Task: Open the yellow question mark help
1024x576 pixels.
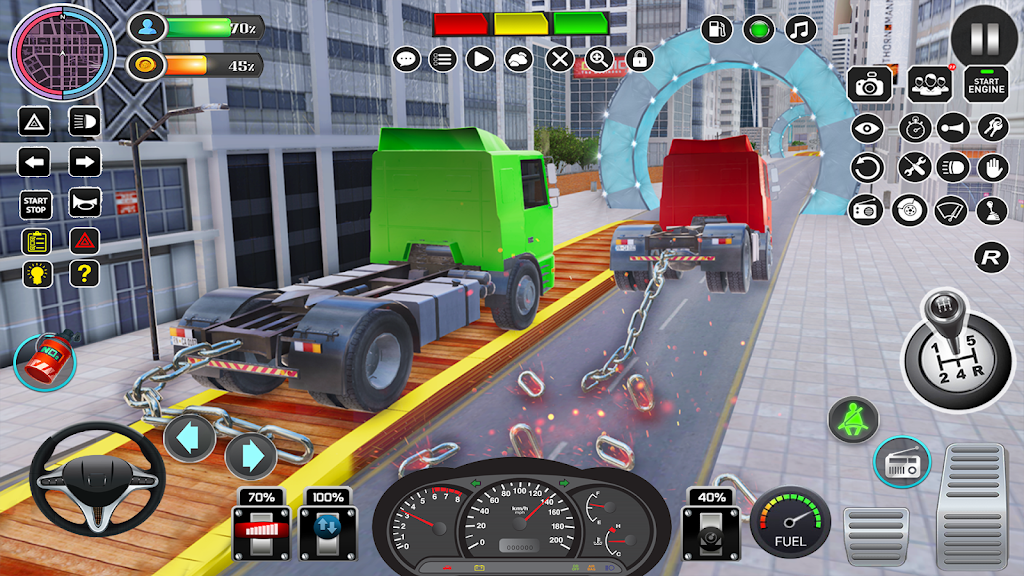Action: [x=85, y=273]
